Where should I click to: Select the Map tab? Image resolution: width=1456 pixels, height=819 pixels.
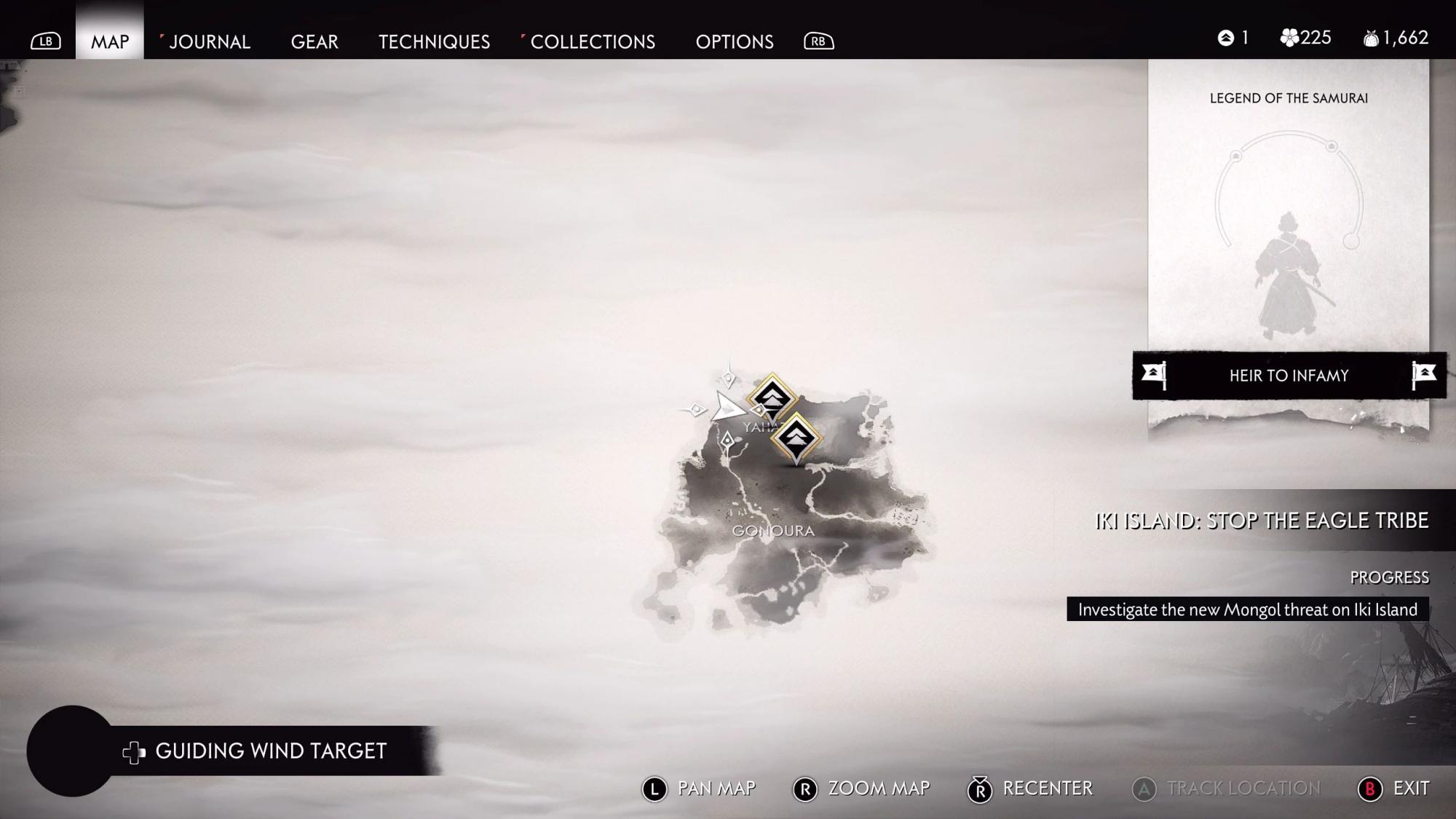(110, 41)
